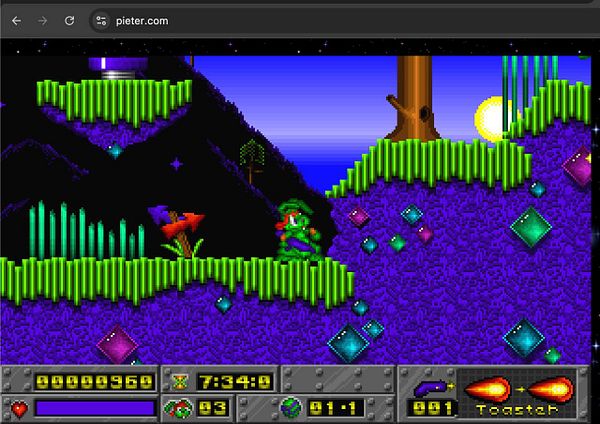
Task: Click the red heart health icon
Action: [x=19, y=407]
